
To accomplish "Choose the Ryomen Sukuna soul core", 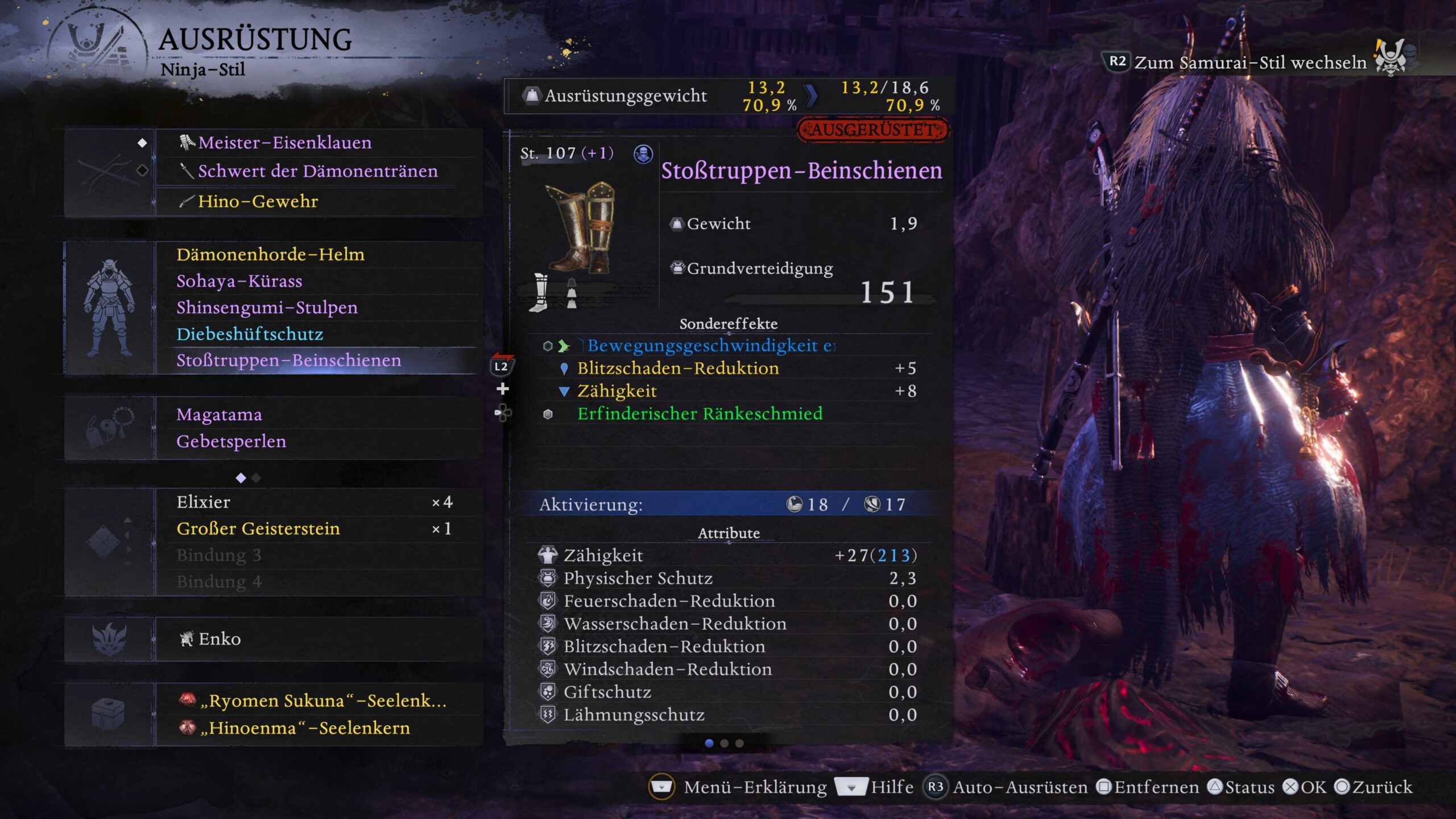I will pos(322,701).
